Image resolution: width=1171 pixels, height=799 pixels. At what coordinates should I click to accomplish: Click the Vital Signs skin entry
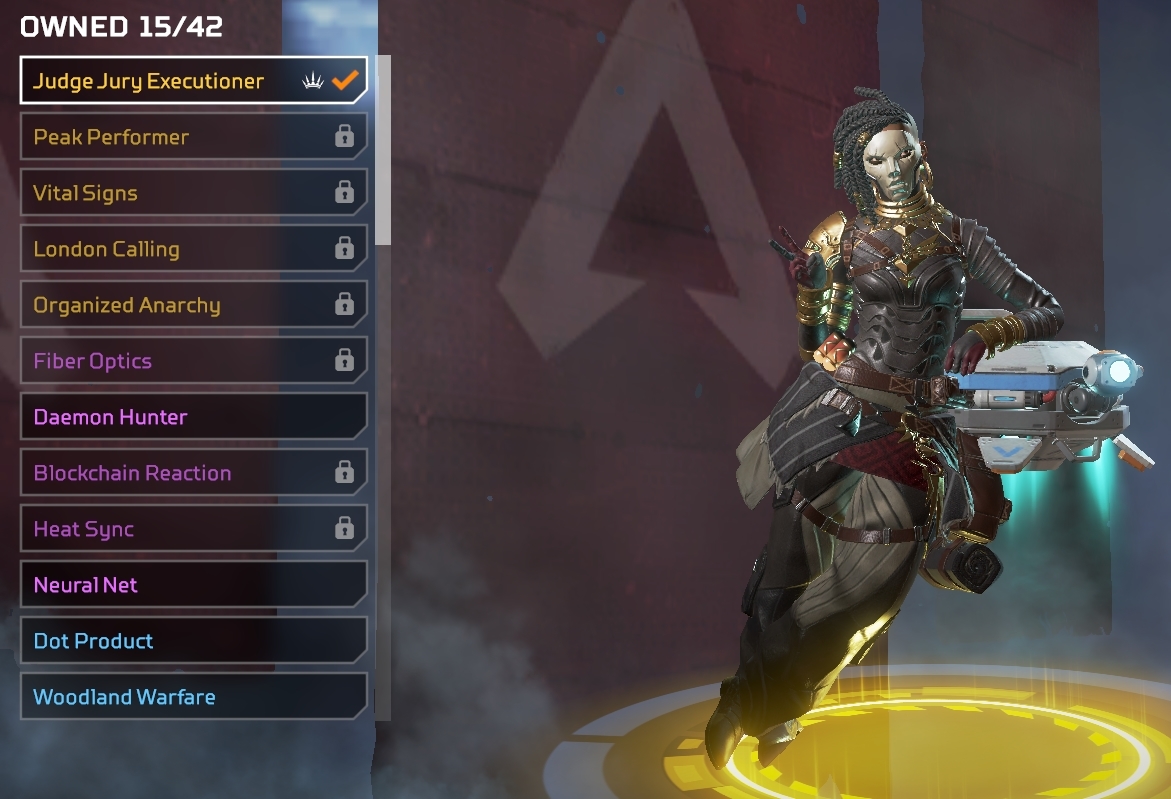pos(193,193)
